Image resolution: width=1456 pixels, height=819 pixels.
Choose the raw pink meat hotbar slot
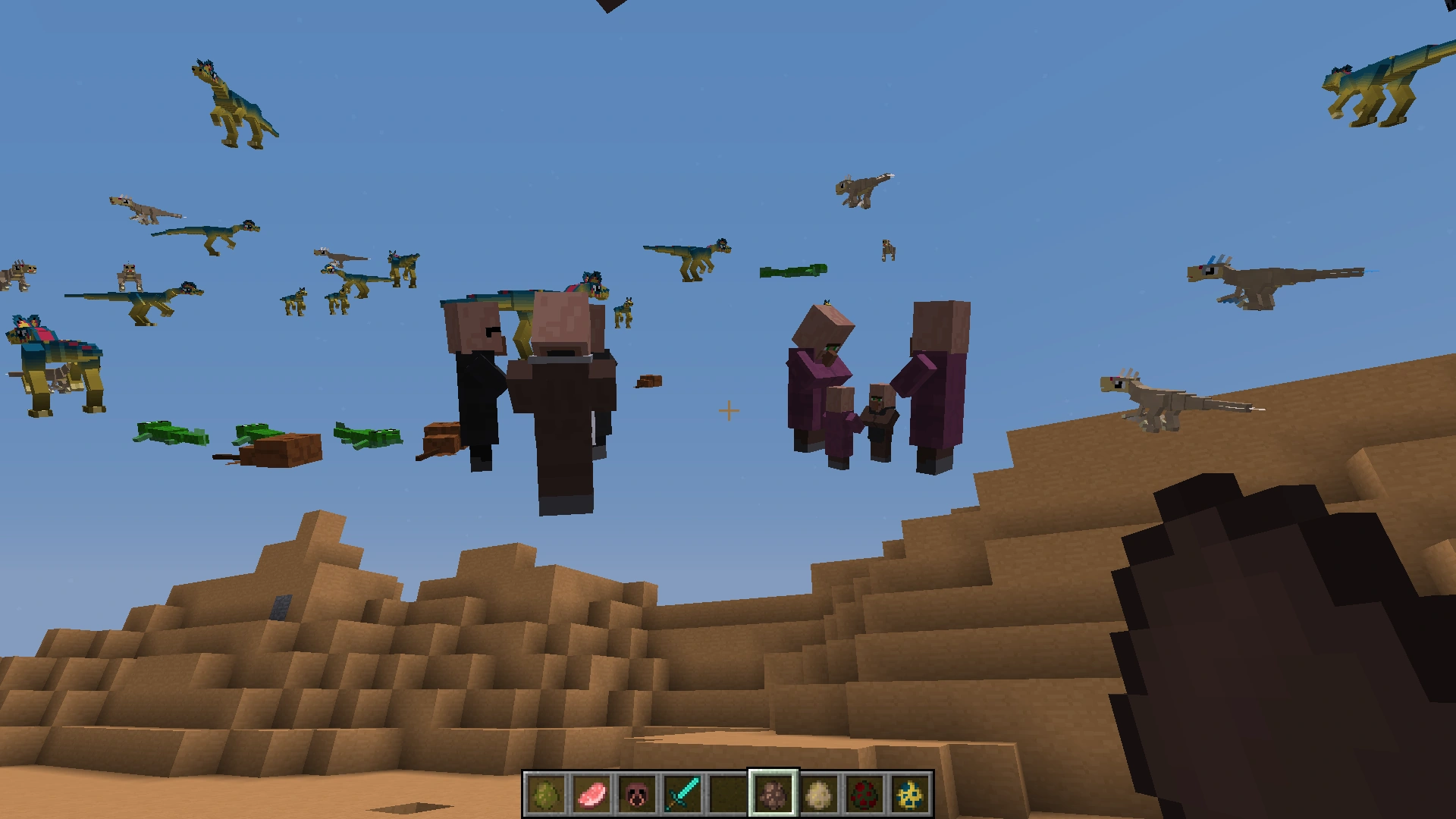(x=591, y=794)
